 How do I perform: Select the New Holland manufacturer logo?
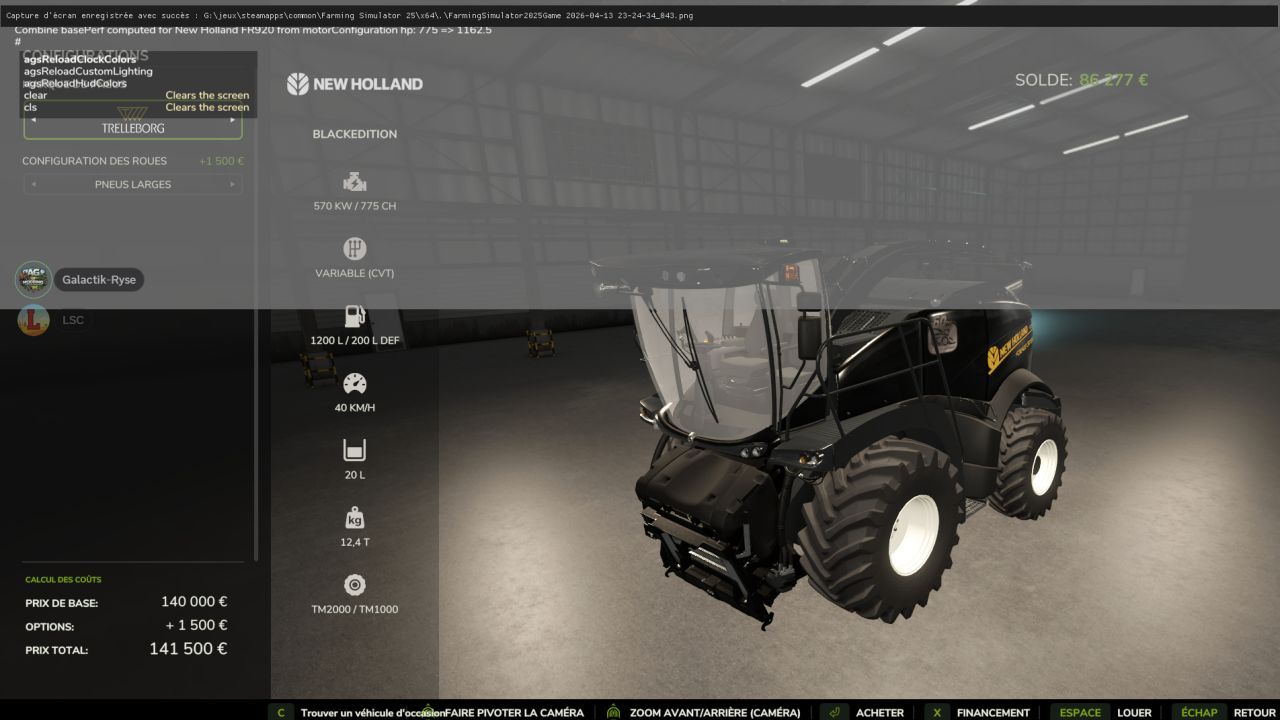[x=354, y=84]
